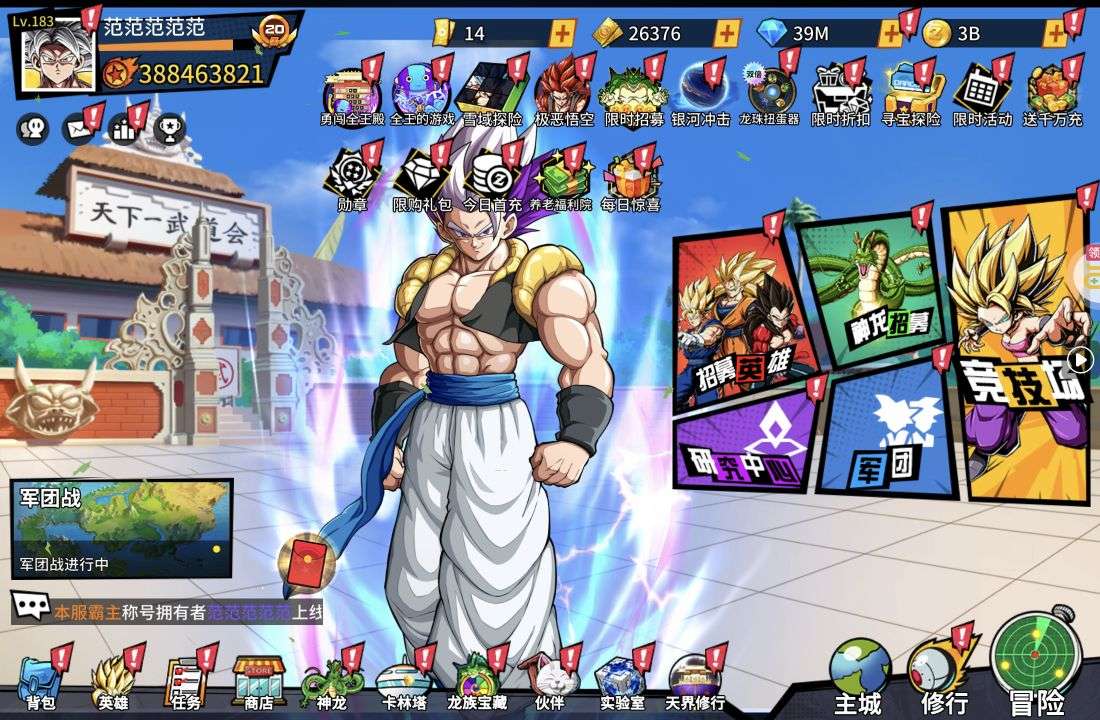Enter the 竞技场 arena panel

(1015, 350)
